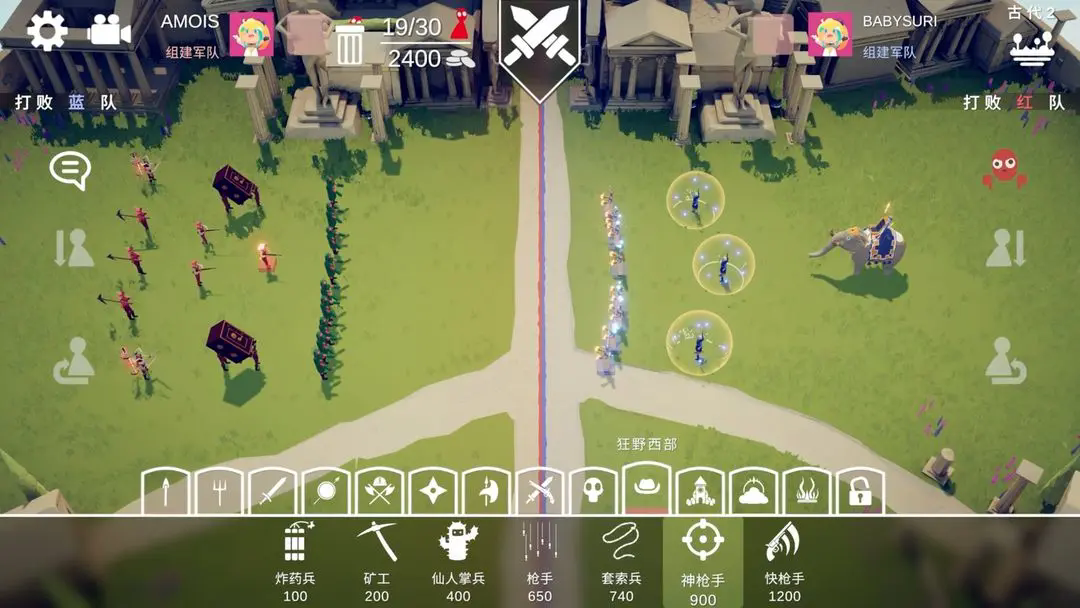Screen dimensions: 1080x608
Task: Select 枪手 gunslinger unit
Action: click(x=540, y=561)
